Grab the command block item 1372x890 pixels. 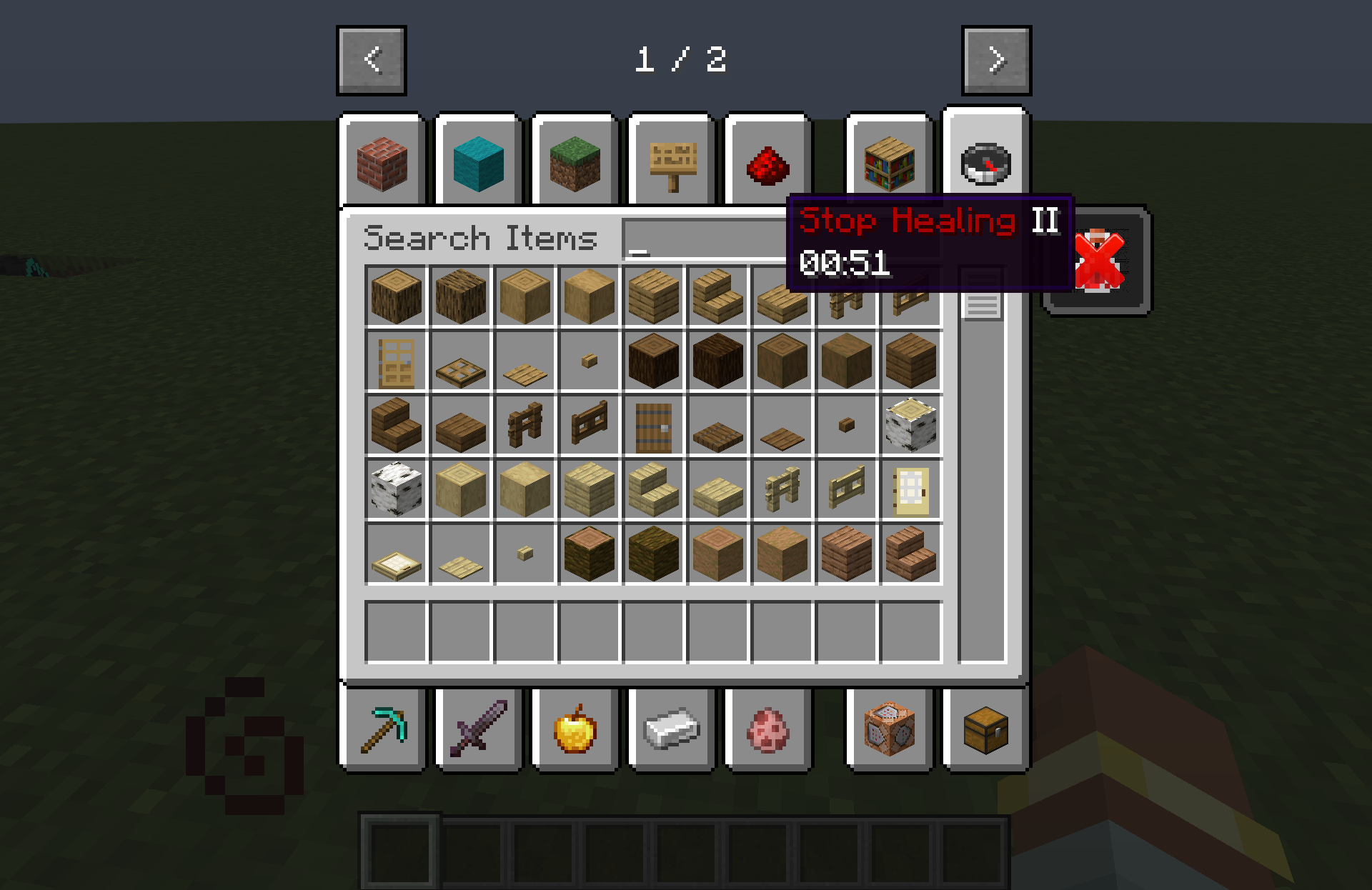[x=890, y=729]
